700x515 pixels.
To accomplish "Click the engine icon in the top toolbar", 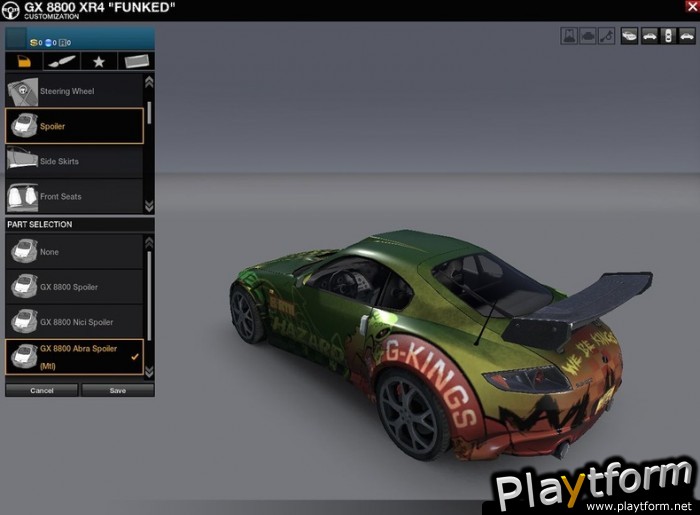I will pos(588,36).
